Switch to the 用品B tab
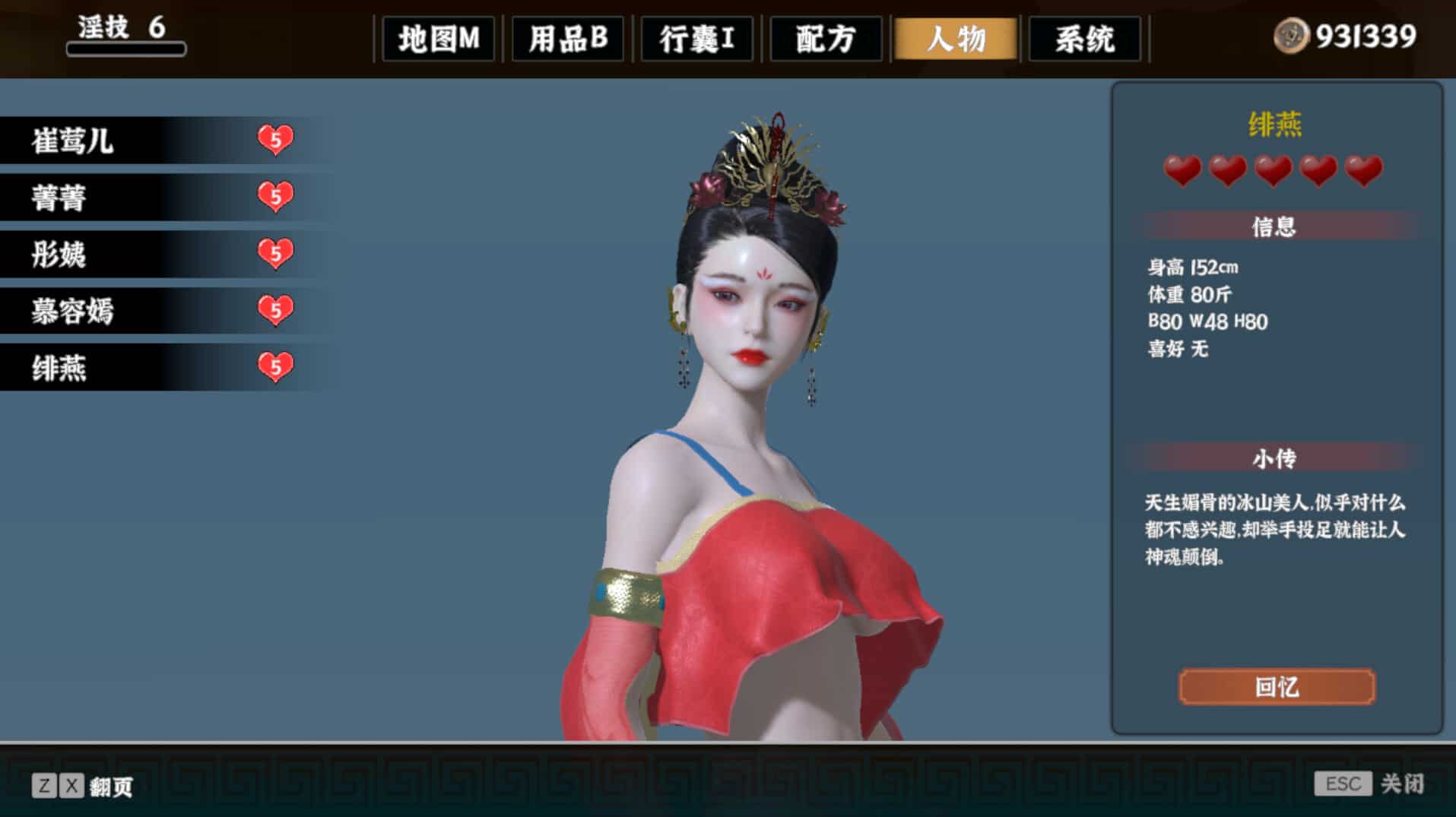The height and width of the screenshot is (817, 1456). (568, 40)
